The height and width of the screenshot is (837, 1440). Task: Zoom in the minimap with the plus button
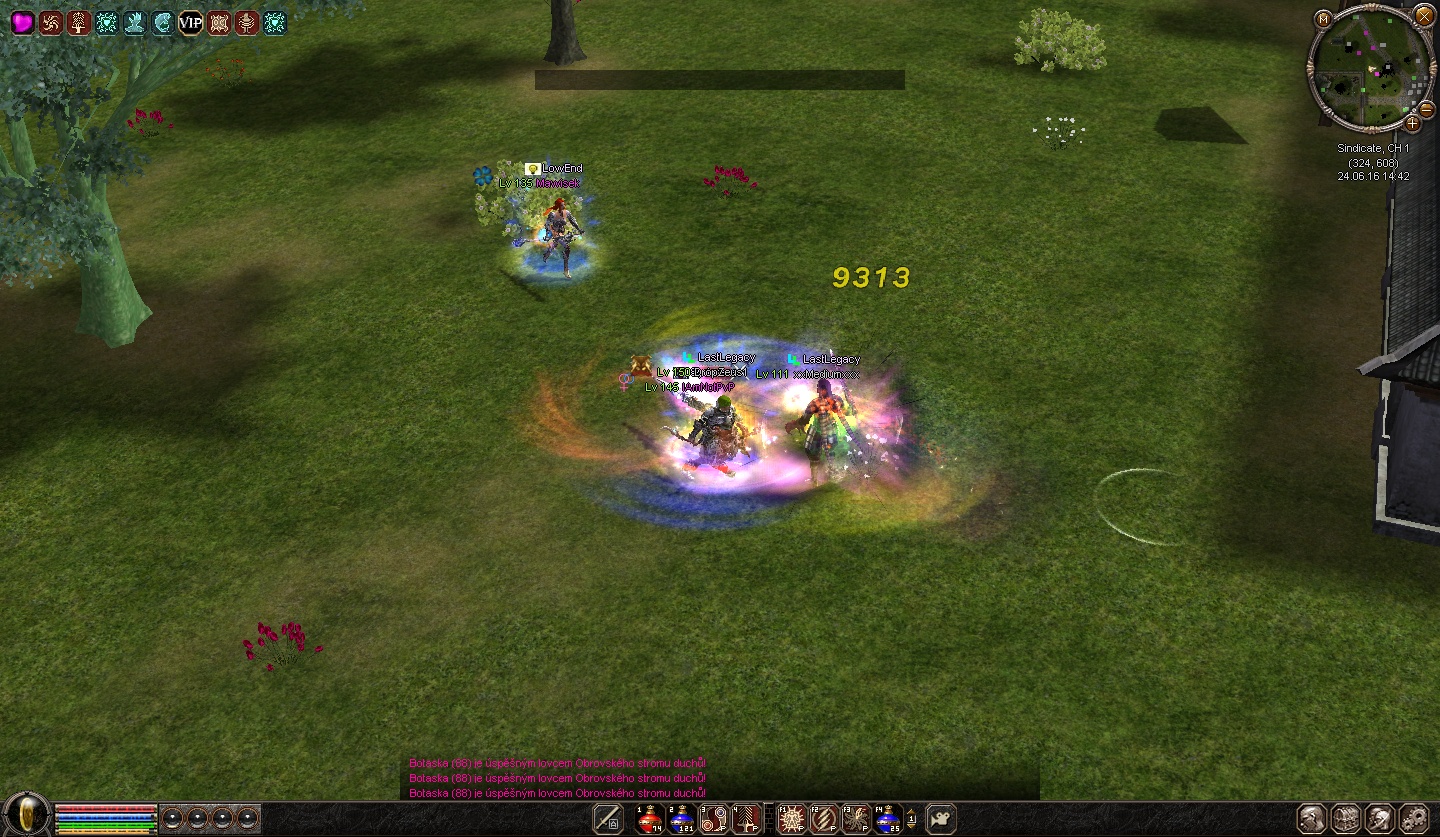[x=1412, y=123]
